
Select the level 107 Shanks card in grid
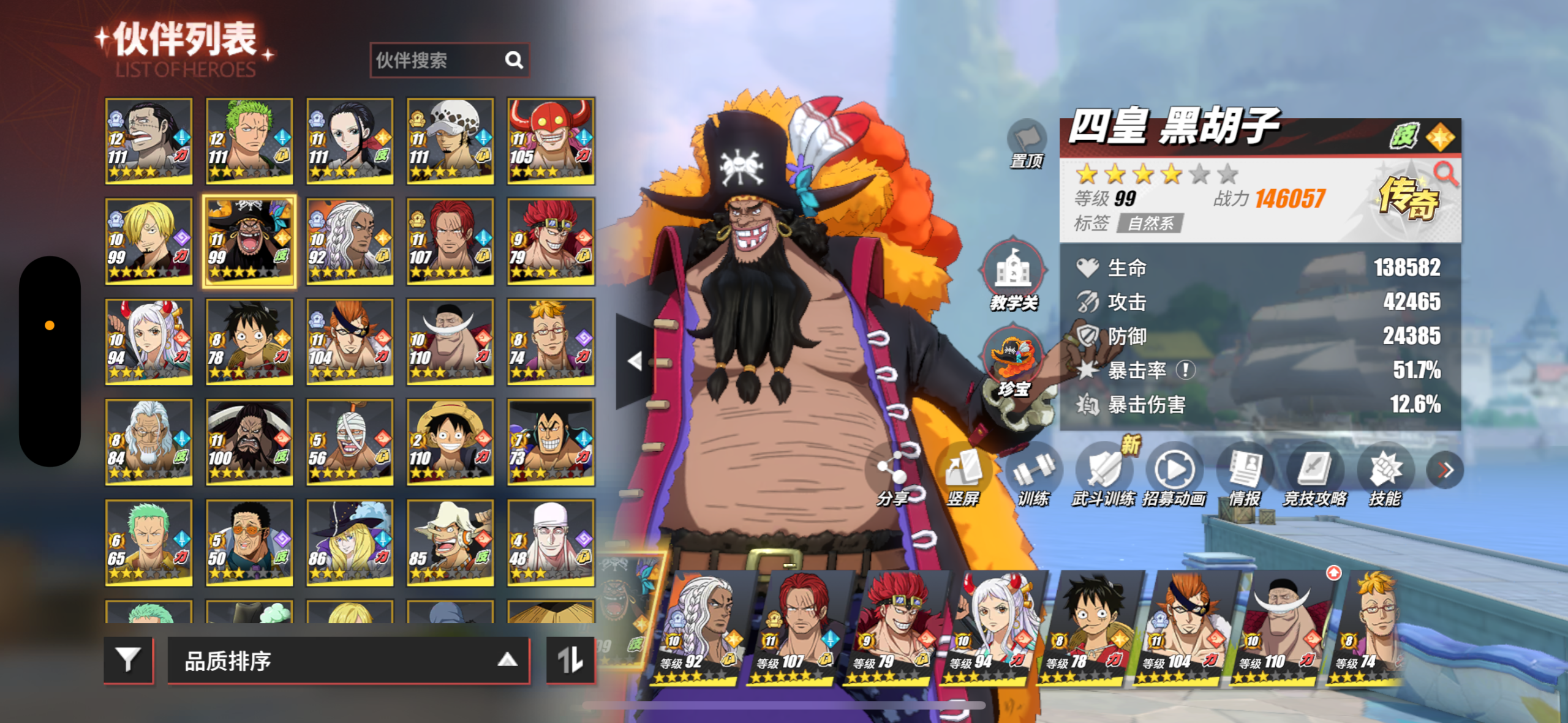pyautogui.click(x=450, y=241)
